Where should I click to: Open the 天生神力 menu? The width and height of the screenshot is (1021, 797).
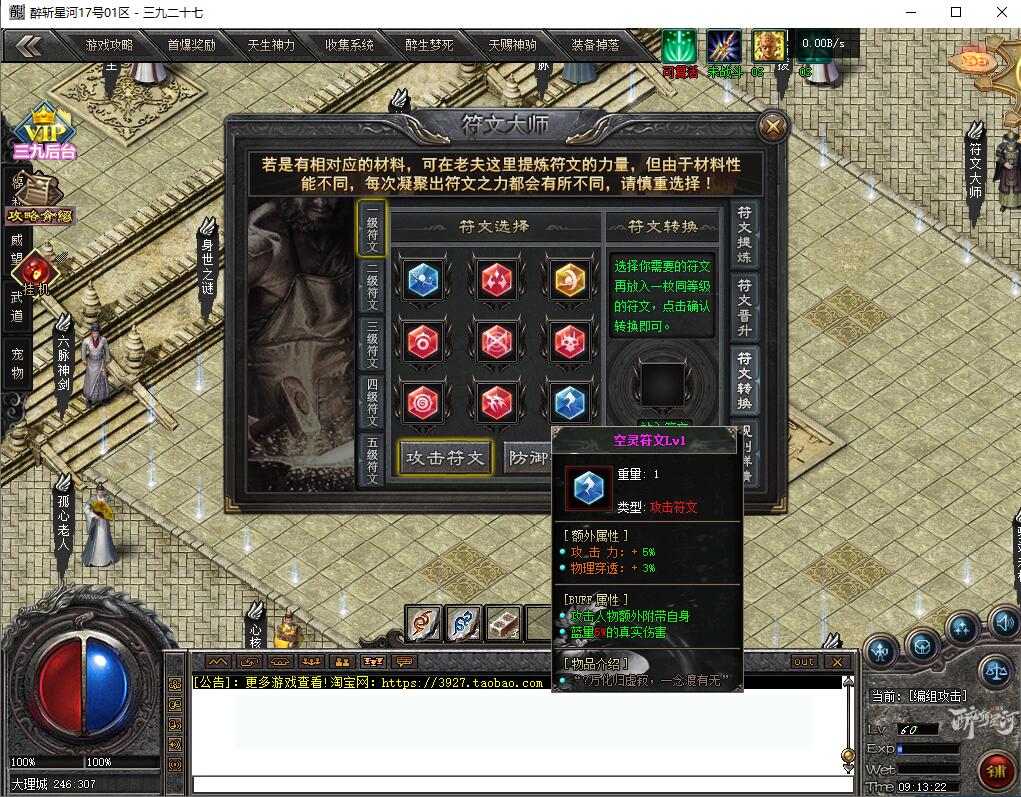(271, 45)
